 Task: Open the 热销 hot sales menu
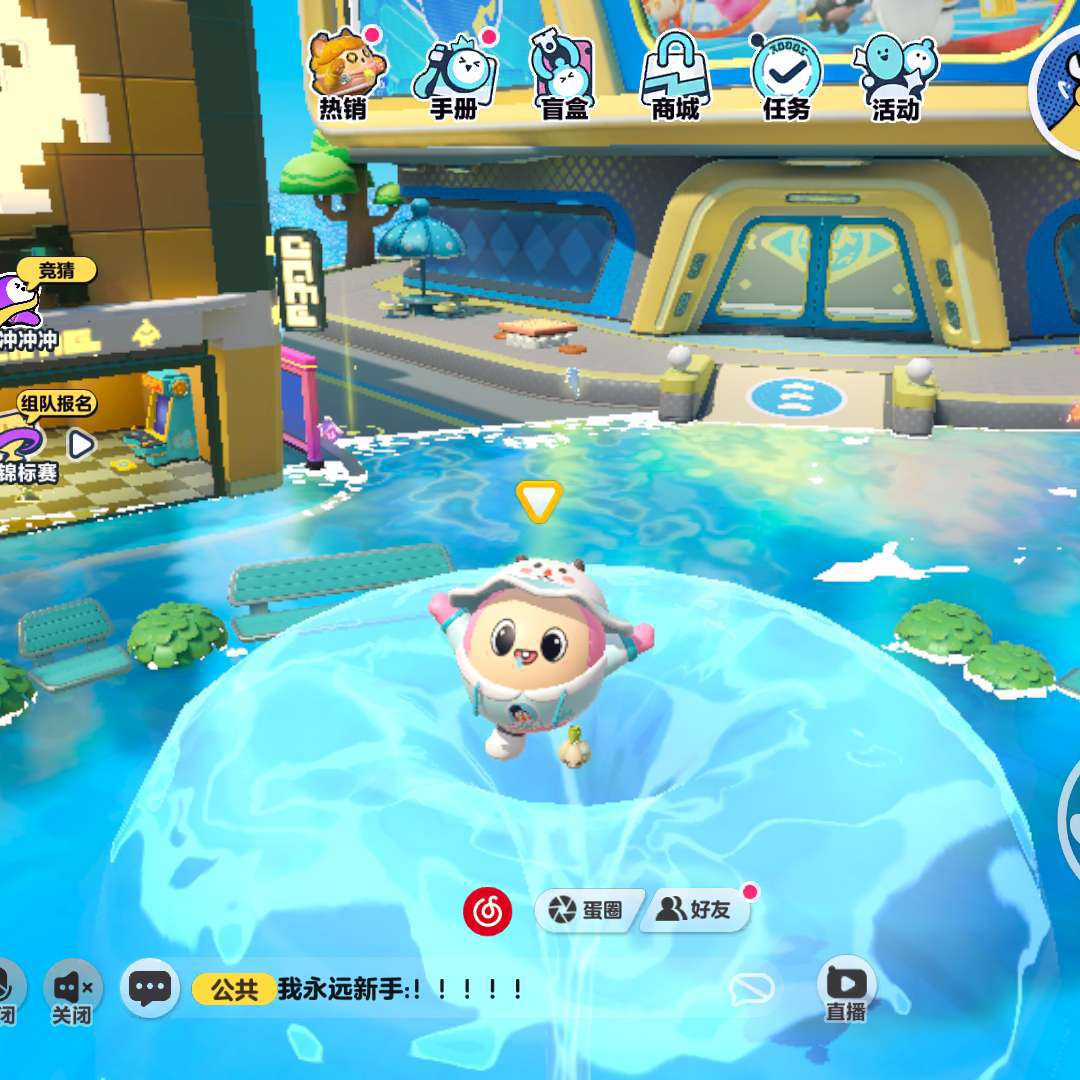[343, 75]
